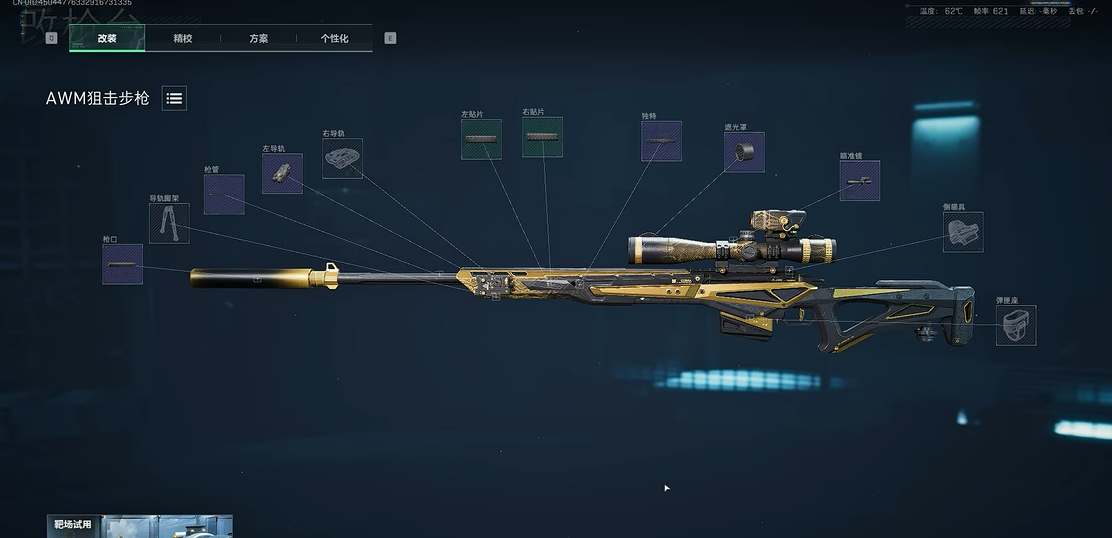Viewport: 1112px width, 538px height.
Task: Select the 方案 tab
Action: [259, 38]
